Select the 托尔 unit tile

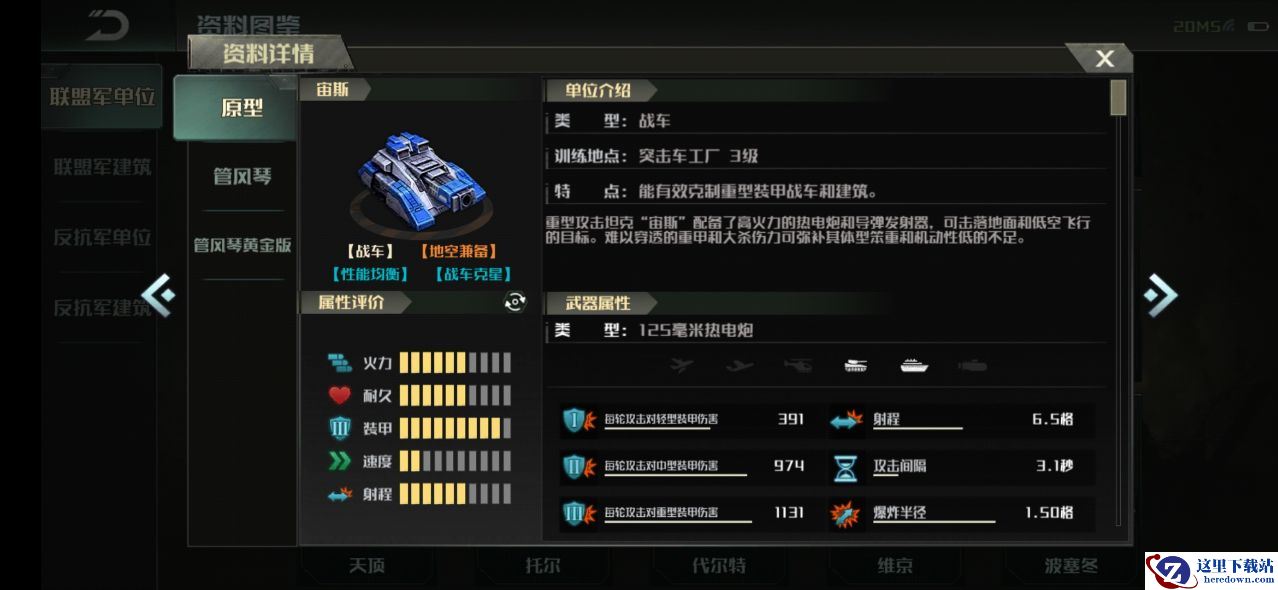(542, 566)
